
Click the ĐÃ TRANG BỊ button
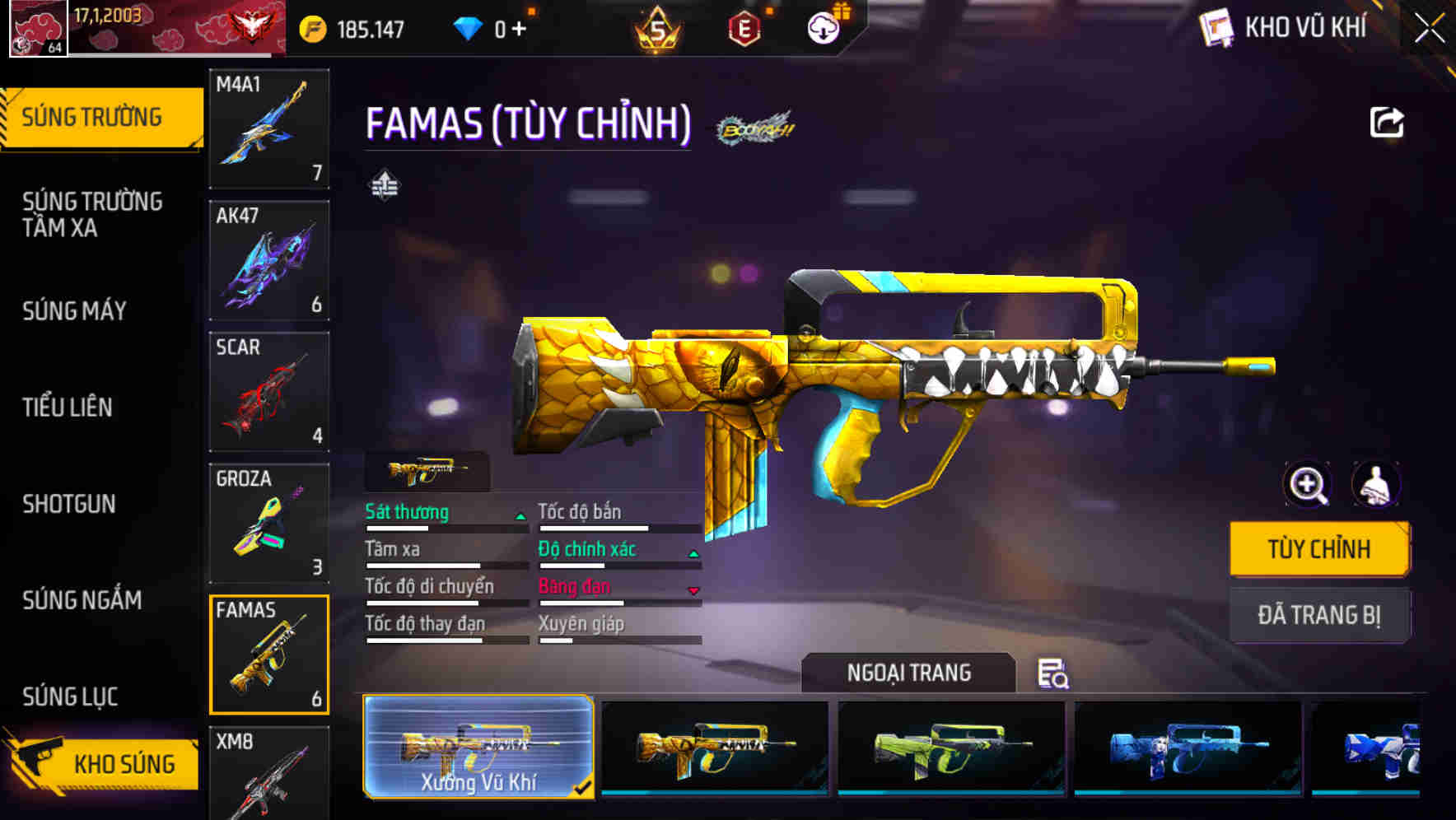tap(1319, 615)
